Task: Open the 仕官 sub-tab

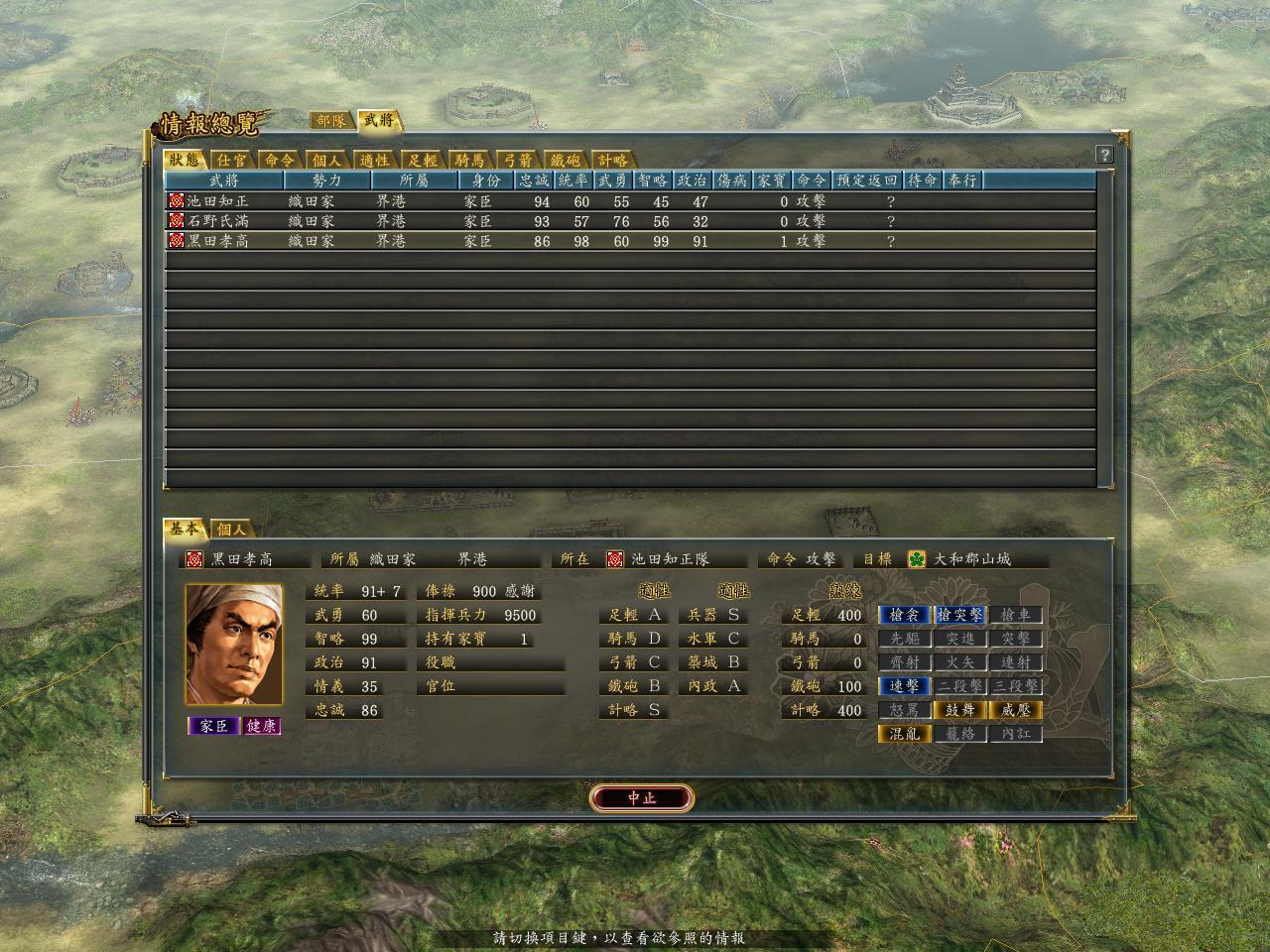Action: (232, 161)
